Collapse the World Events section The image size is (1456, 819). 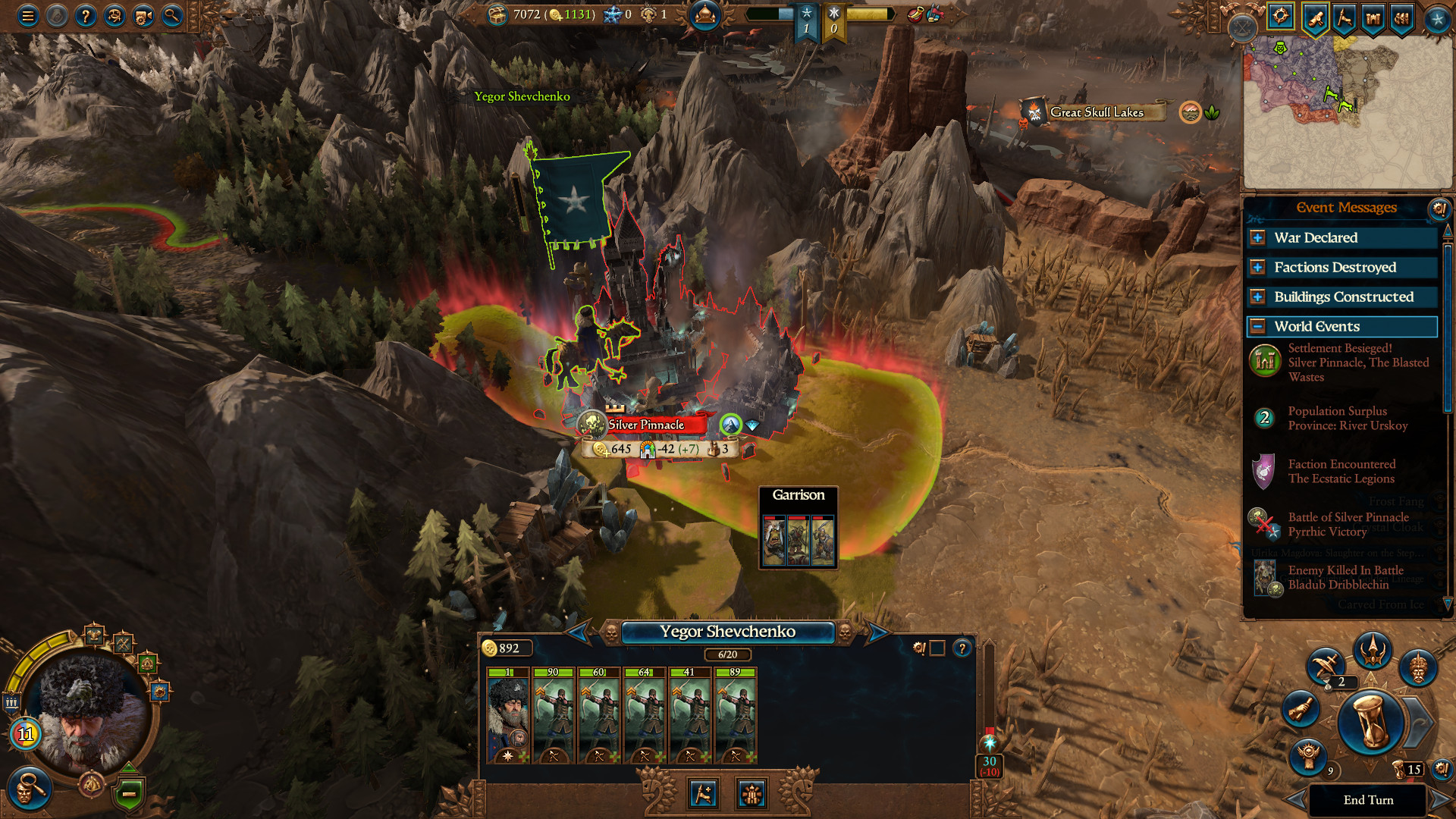pyautogui.click(x=1258, y=326)
